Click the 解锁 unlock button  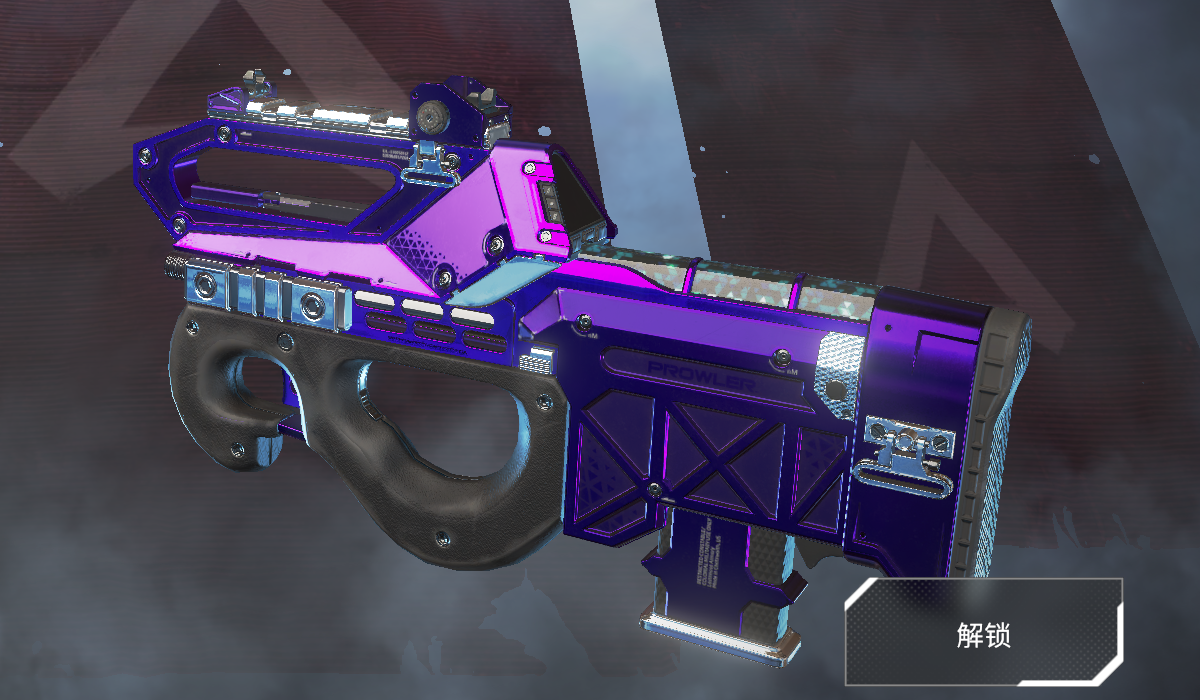click(x=984, y=633)
